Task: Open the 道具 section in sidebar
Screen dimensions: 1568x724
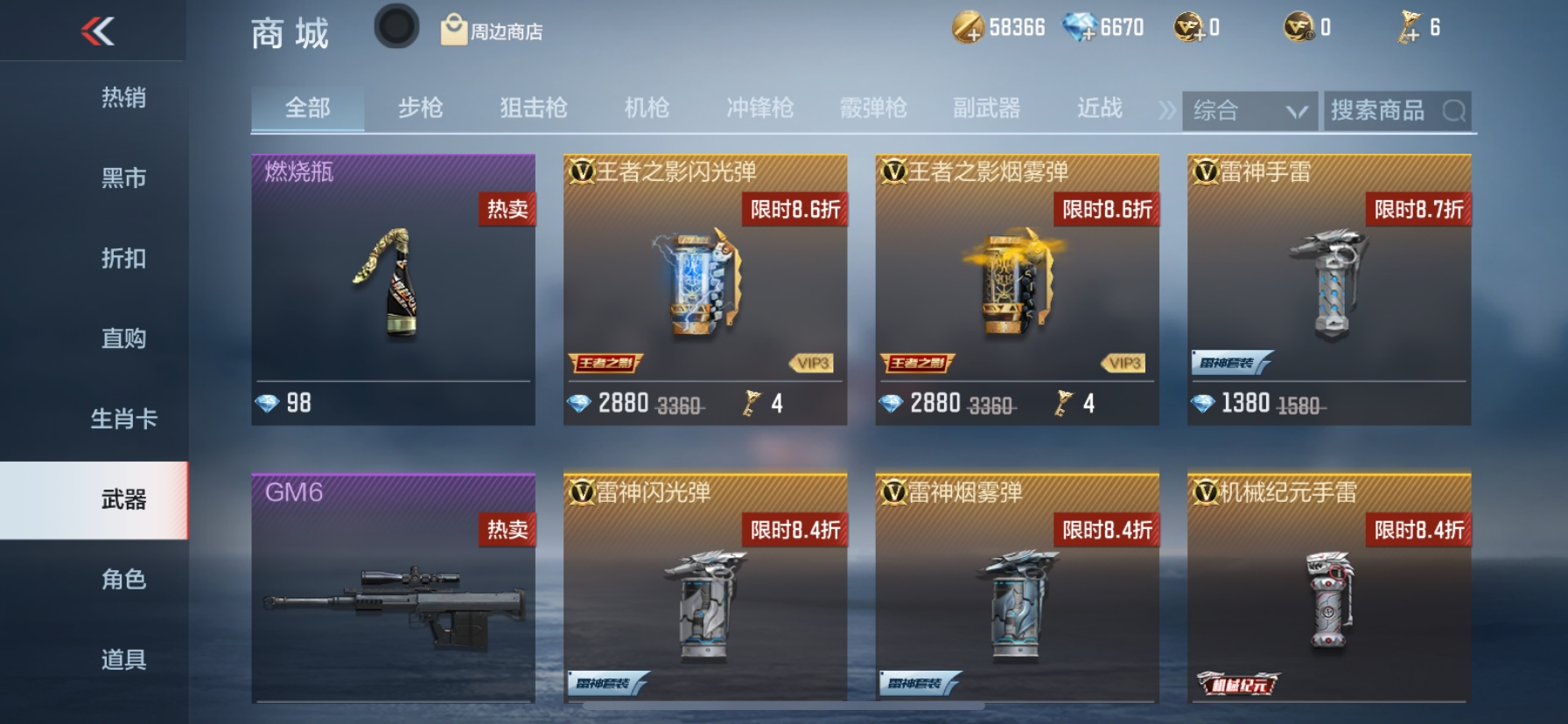Action: point(122,658)
